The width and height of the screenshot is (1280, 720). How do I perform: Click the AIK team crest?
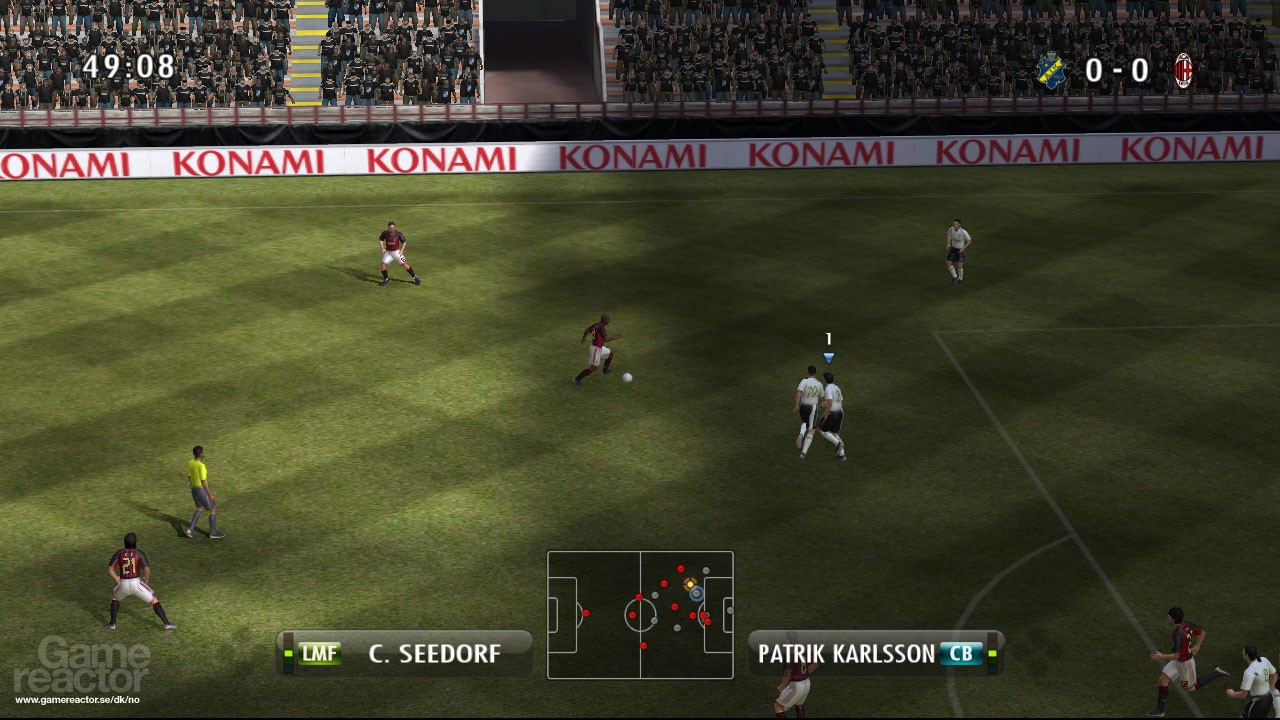(x=1051, y=70)
